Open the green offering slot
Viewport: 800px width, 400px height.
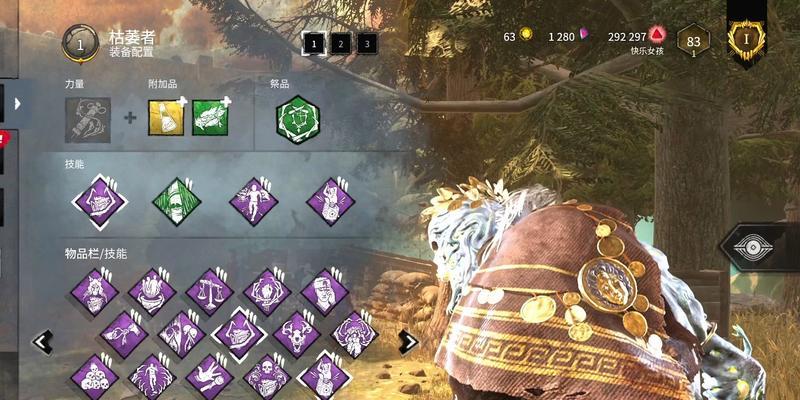coord(297,119)
